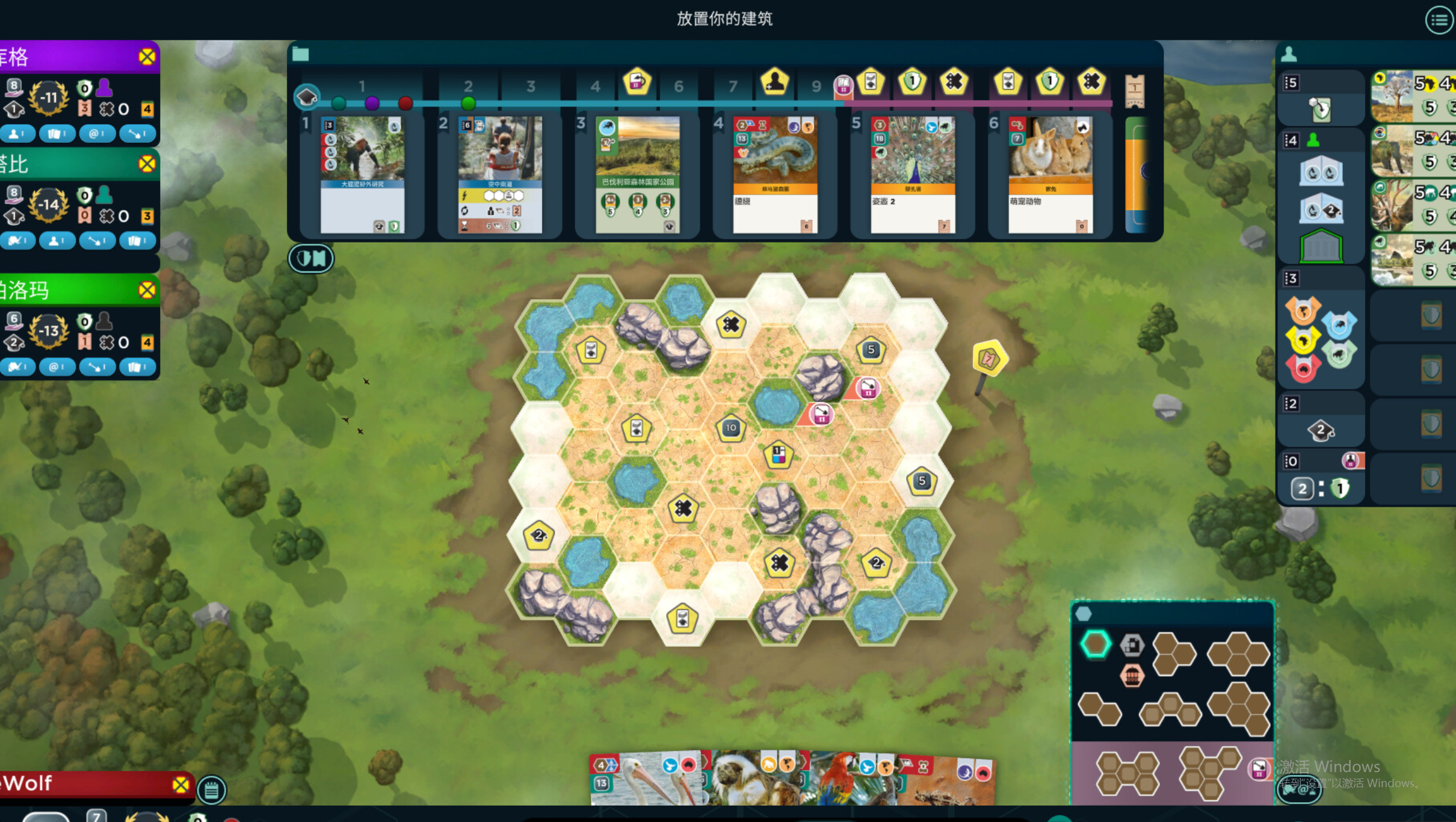
Task: Choose the Bavarian Forest National Park card
Action: point(638,175)
